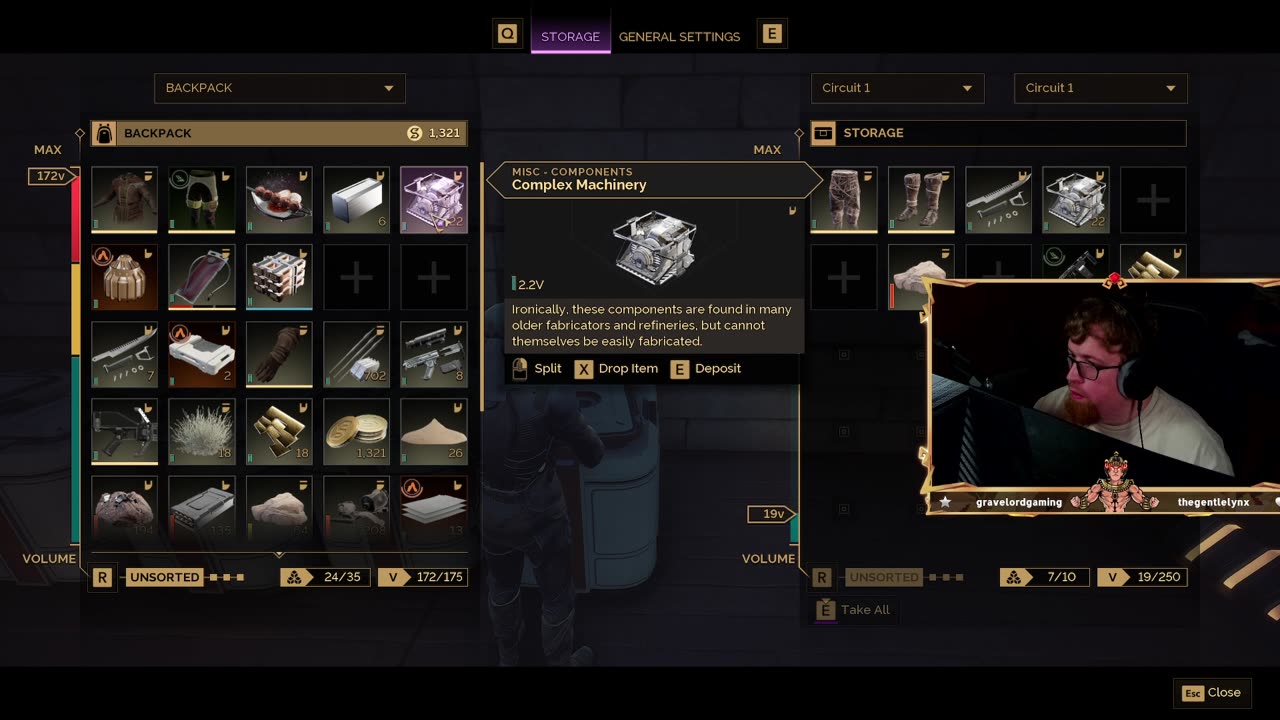1280x720 pixels.
Task: Choose the plant fiber stack
Action: point(202,432)
